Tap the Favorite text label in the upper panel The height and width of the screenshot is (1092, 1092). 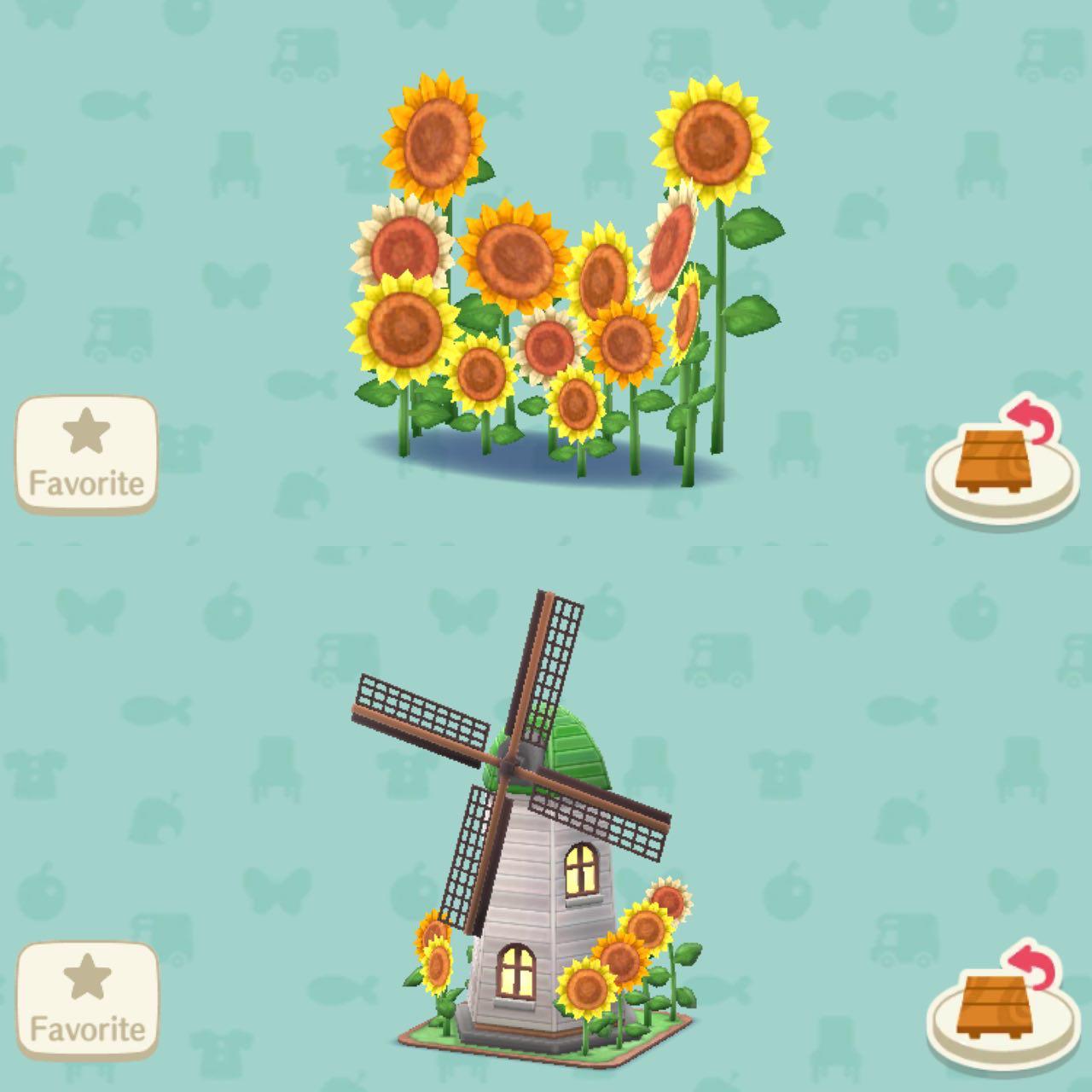pyautogui.click(x=85, y=480)
